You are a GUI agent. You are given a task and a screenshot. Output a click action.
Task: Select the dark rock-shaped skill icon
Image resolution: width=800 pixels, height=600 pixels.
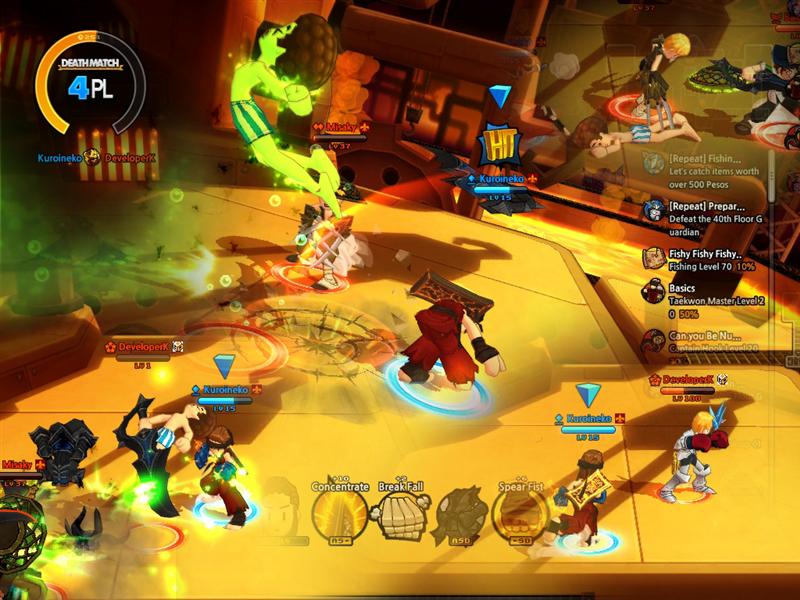click(460, 514)
